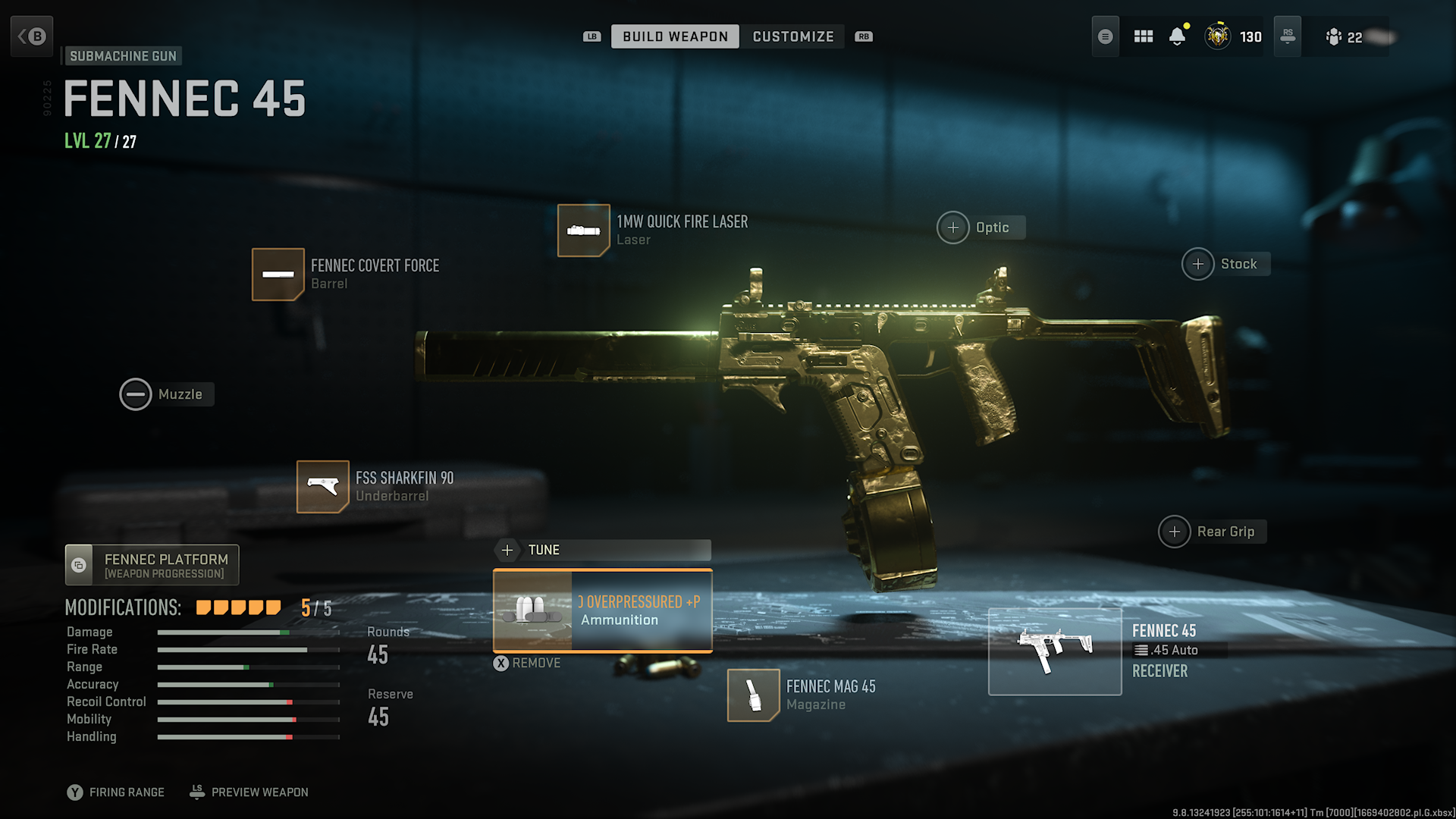The width and height of the screenshot is (1456, 819).
Task: Open the 1MW Quick Fire Laser slot
Action: [584, 230]
